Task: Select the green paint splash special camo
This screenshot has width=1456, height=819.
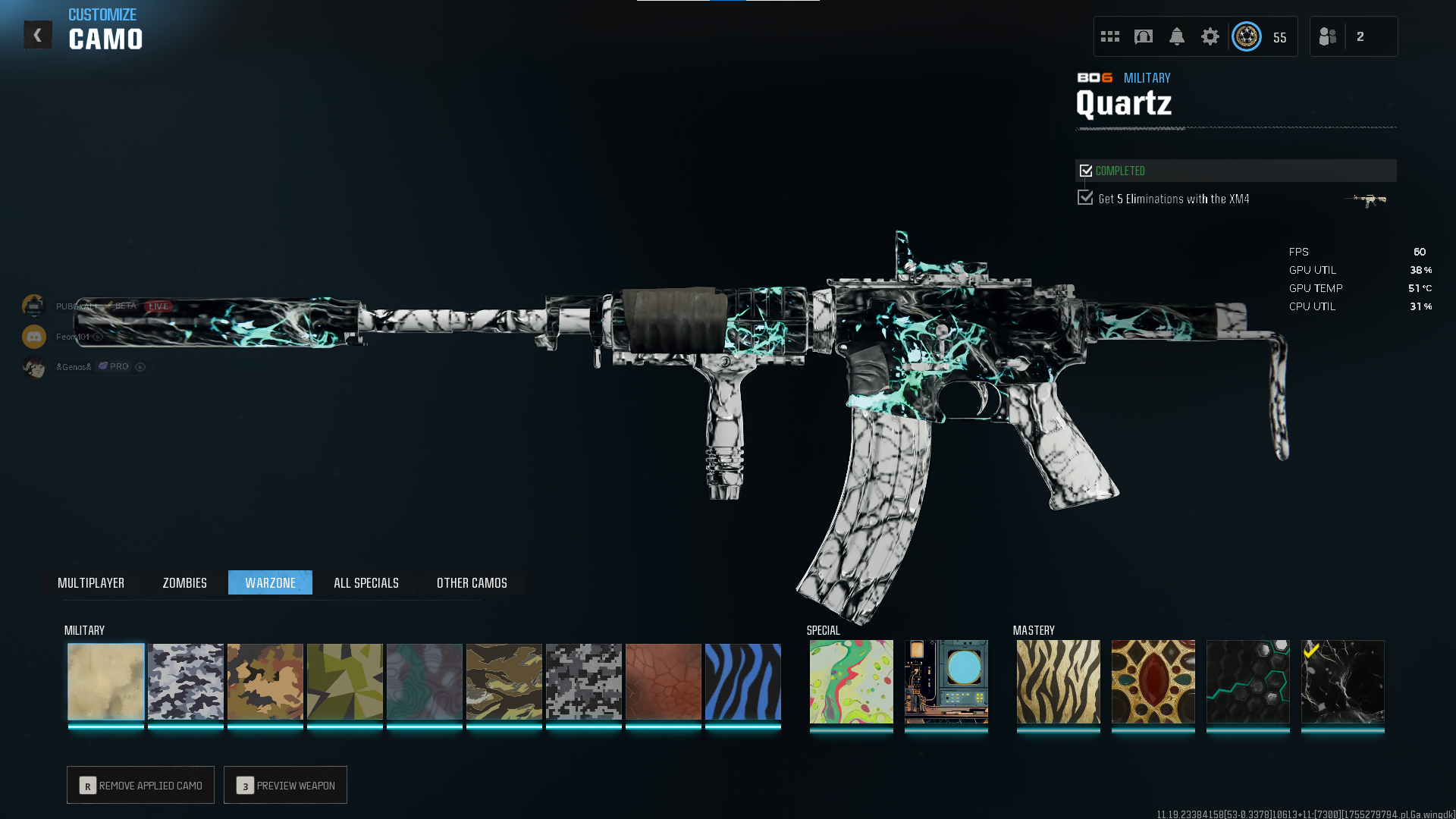Action: pos(851,681)
